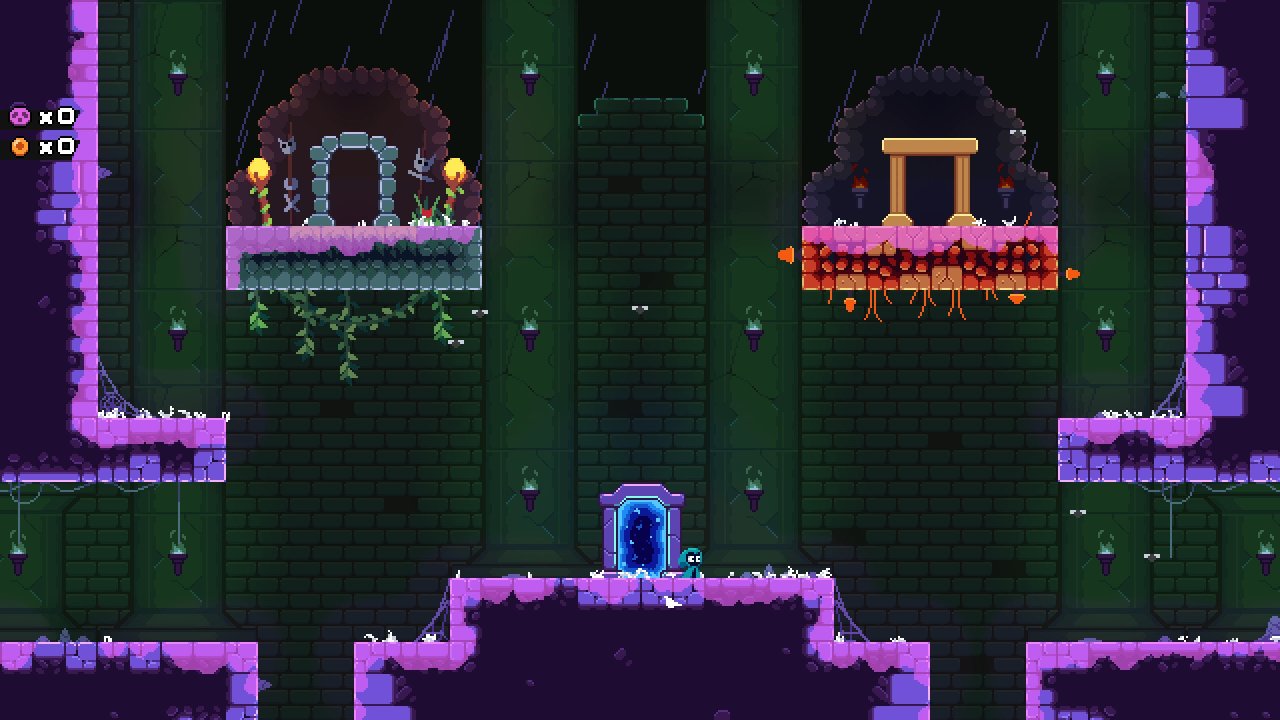
Task: Click the stone archway on the left platform
Action: pyautogui.click(x=352, y=180)
